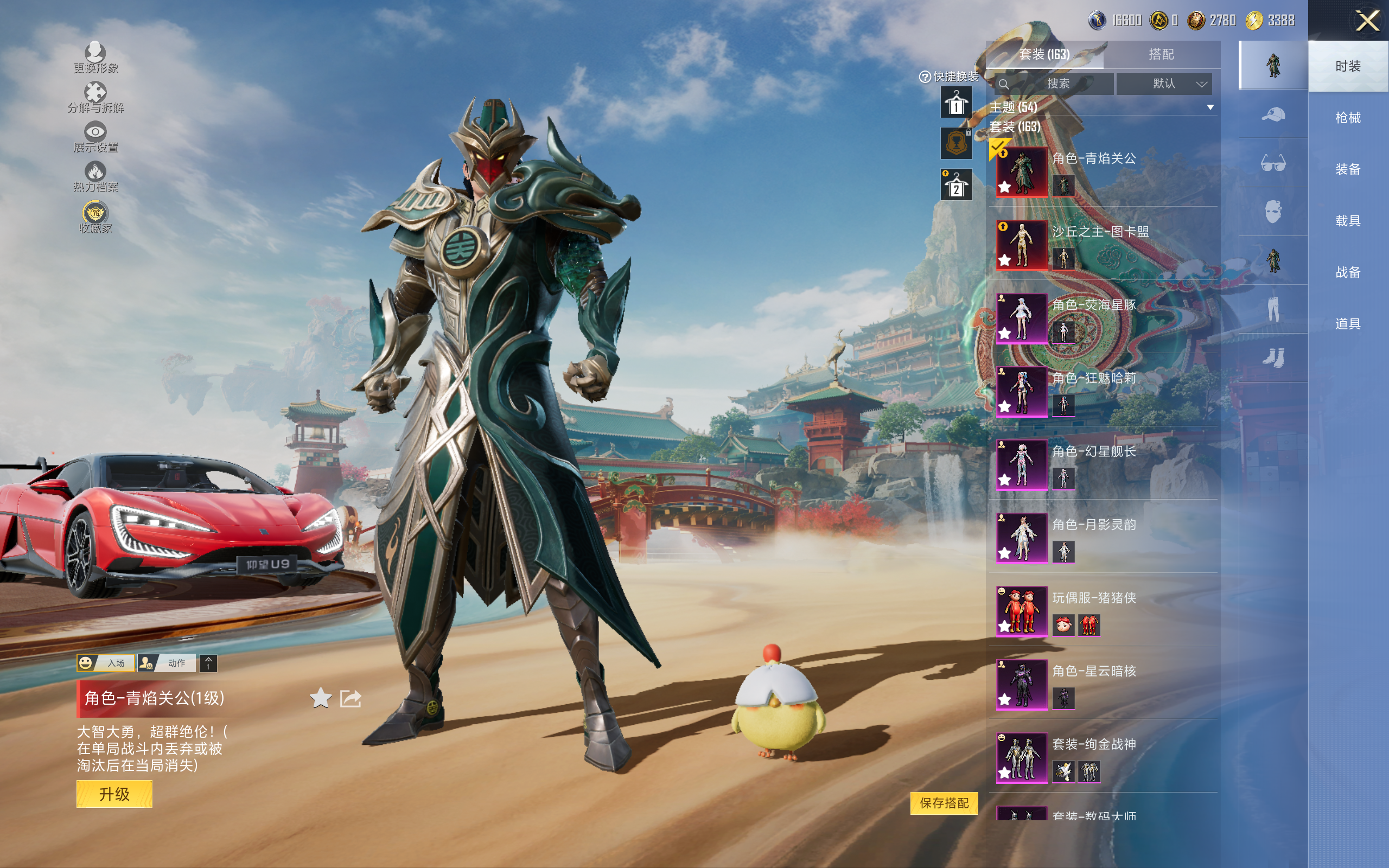The width and height of the screenshot is (1389, 868).
Task: Switch to the 搭配 tab
Action: coord(1161,55)
